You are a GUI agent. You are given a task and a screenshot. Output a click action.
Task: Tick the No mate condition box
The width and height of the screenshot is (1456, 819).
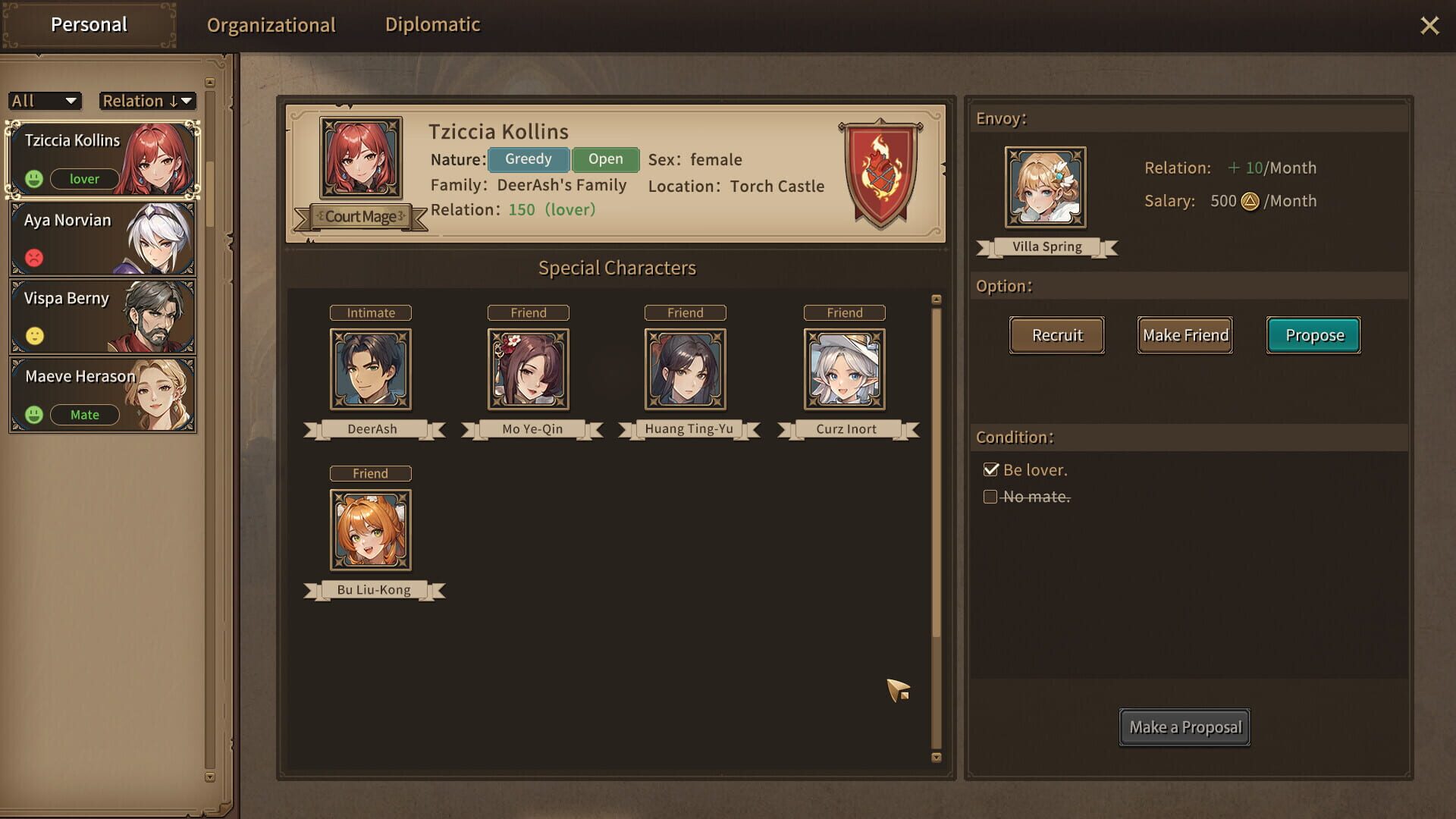point(990,497)
